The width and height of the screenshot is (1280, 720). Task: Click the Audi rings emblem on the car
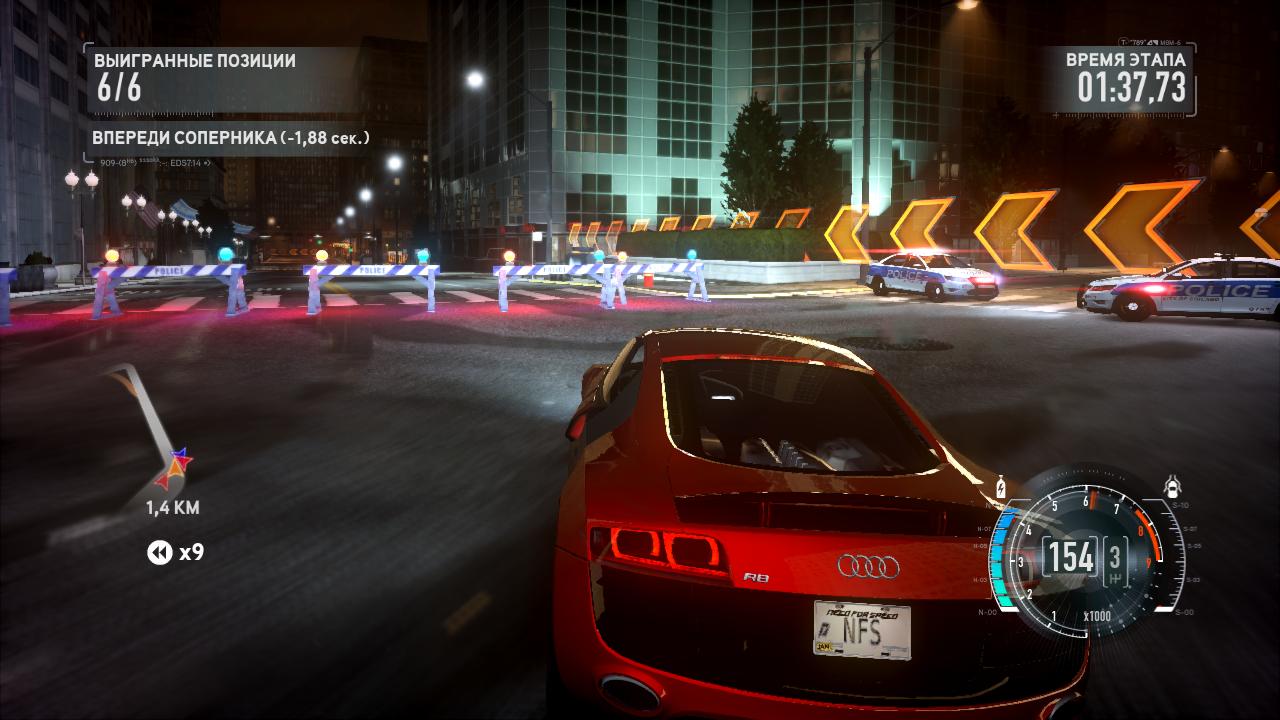870,566
